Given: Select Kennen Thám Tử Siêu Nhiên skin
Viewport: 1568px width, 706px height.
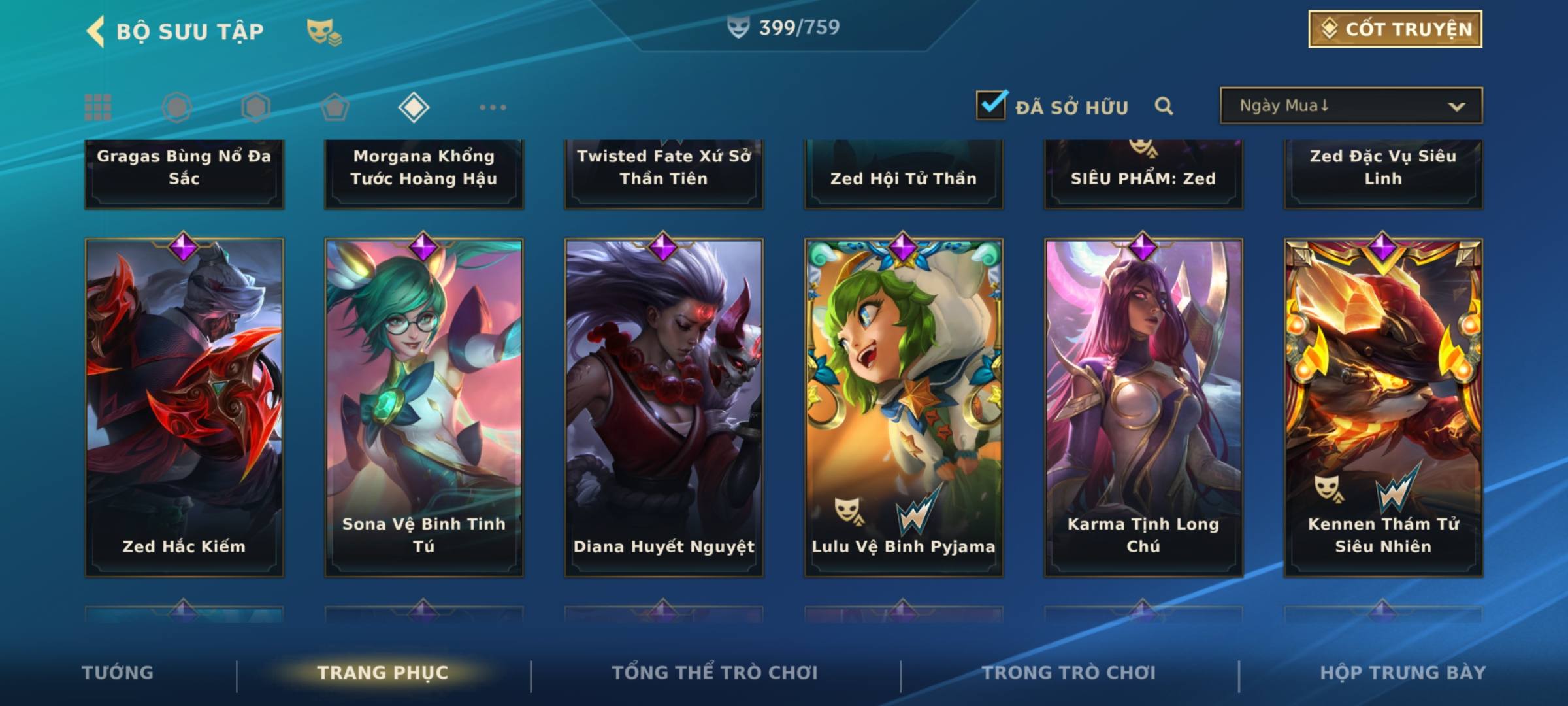Looking at the screenshot, I should (x=1383, y=407).
